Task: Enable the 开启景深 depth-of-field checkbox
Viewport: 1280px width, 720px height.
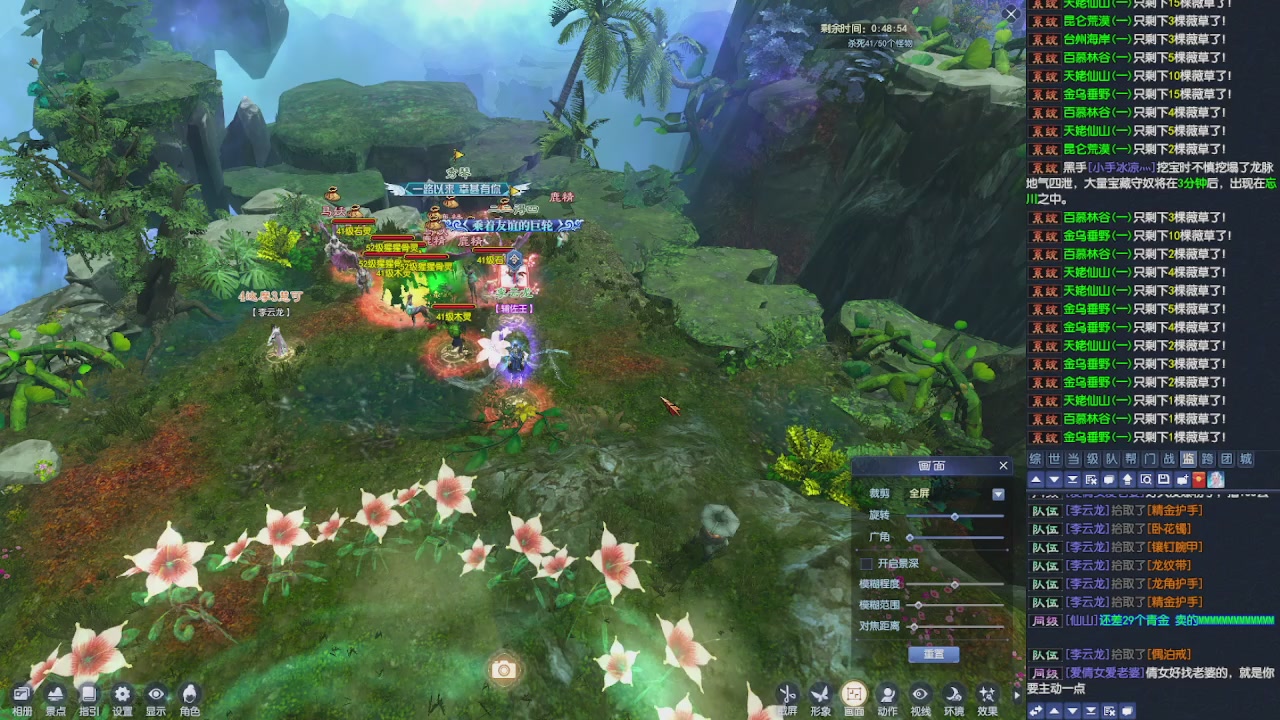Action: 867,564
